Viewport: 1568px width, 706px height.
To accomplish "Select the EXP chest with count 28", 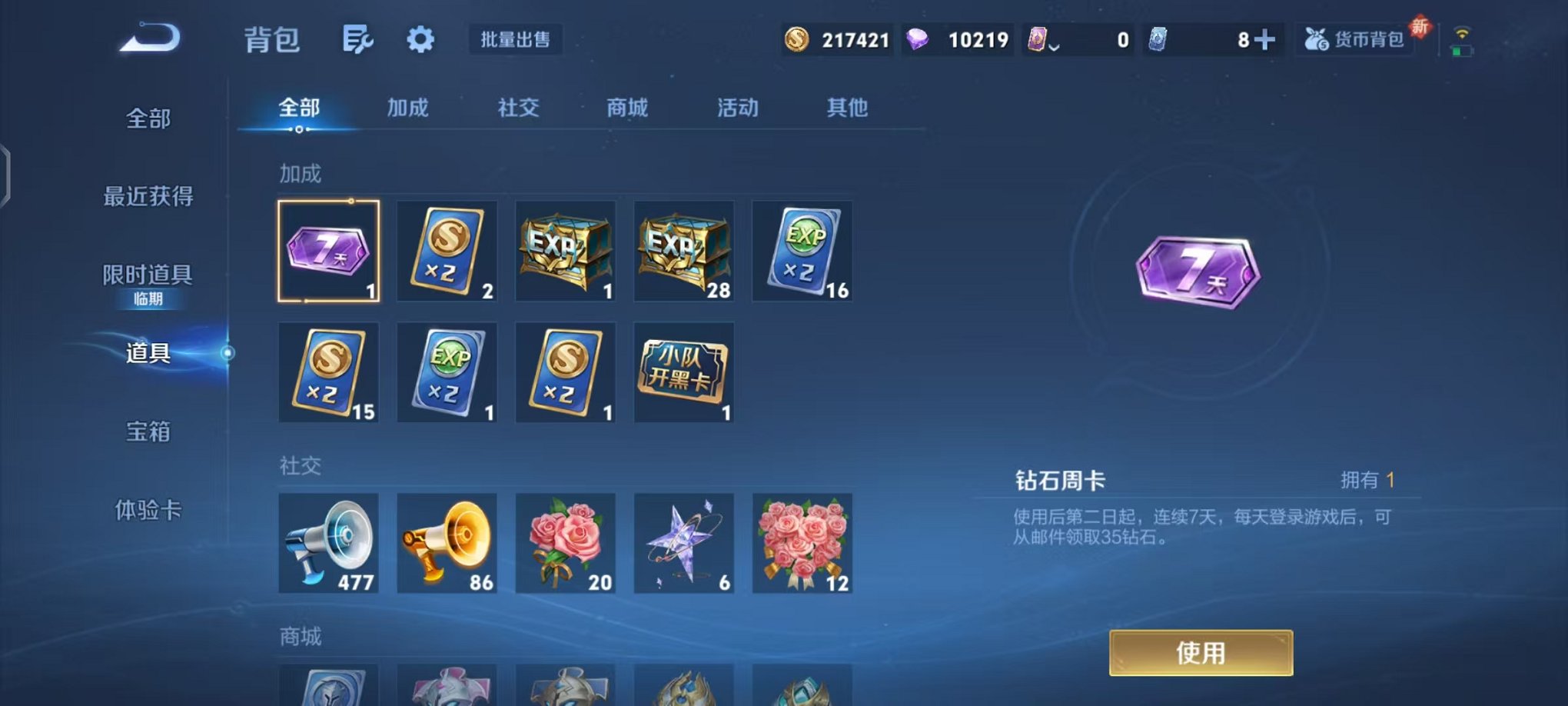I will 683,251.
